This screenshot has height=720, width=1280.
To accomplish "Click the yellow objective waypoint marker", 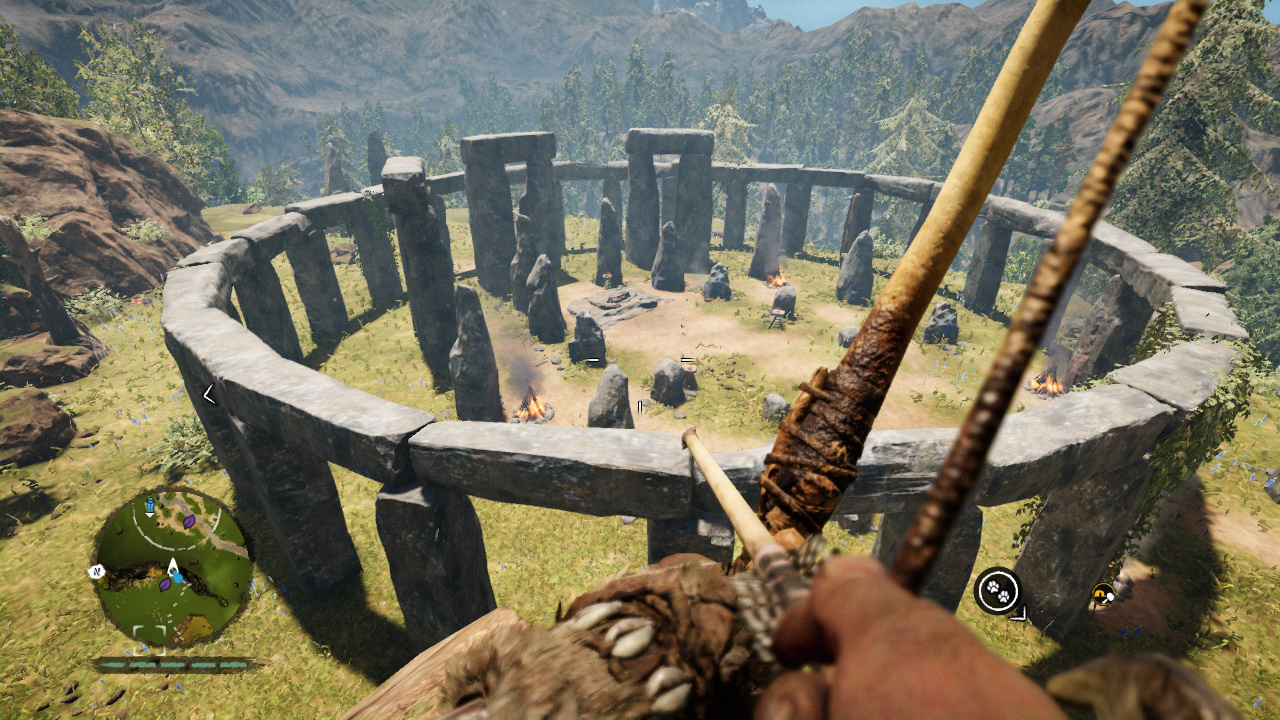I will [1103, 594].
